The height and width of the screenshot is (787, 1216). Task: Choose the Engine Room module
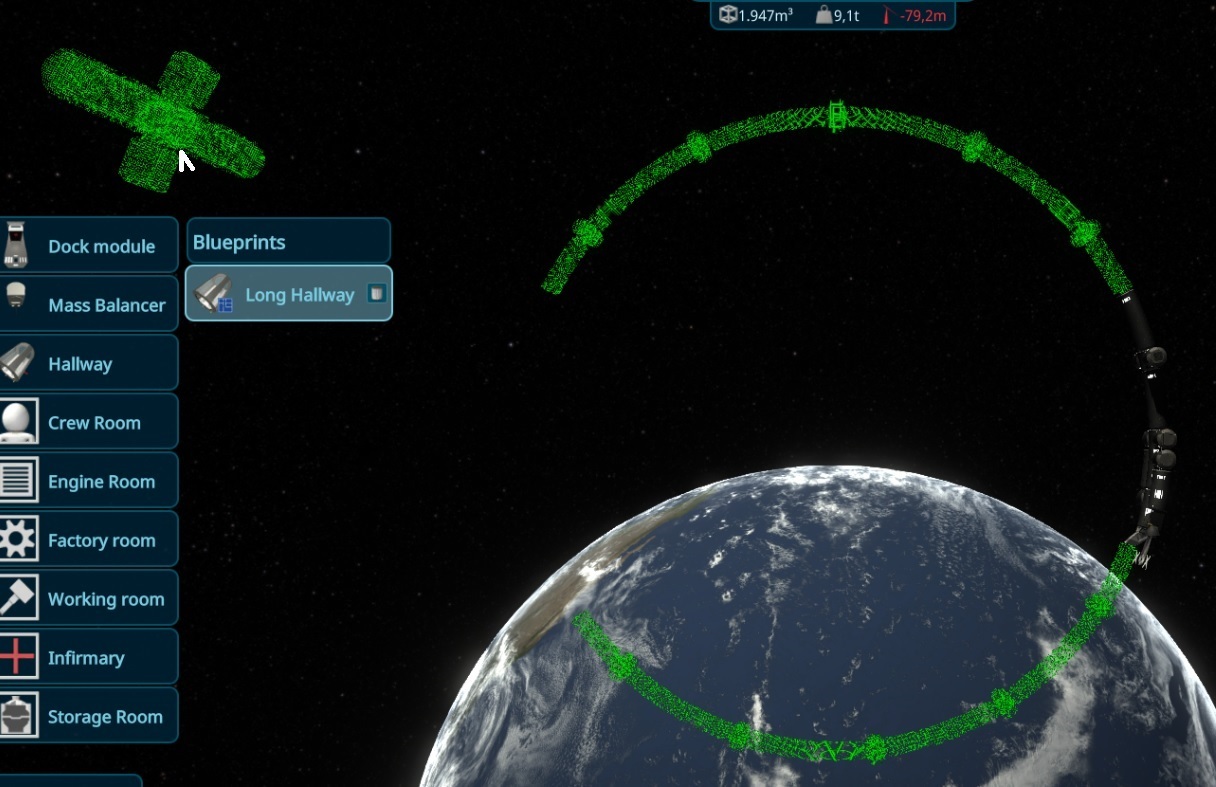click(x=89, y=482)
